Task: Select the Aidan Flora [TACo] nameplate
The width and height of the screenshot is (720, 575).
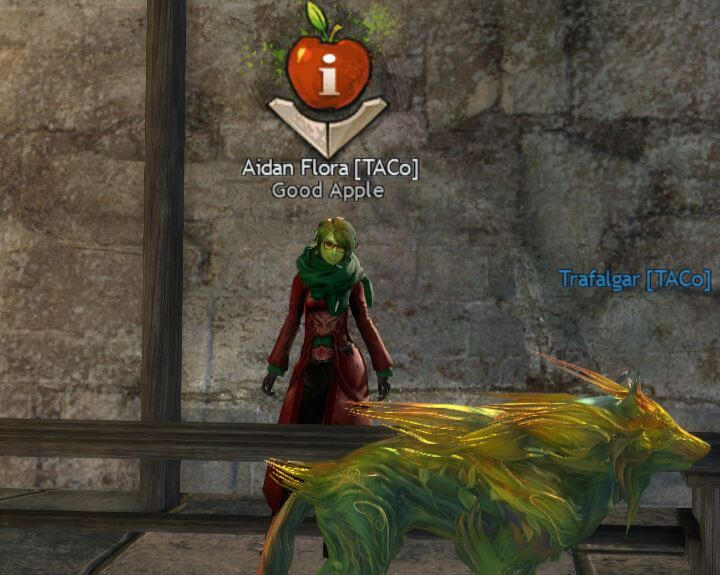Action: (330, 168)
